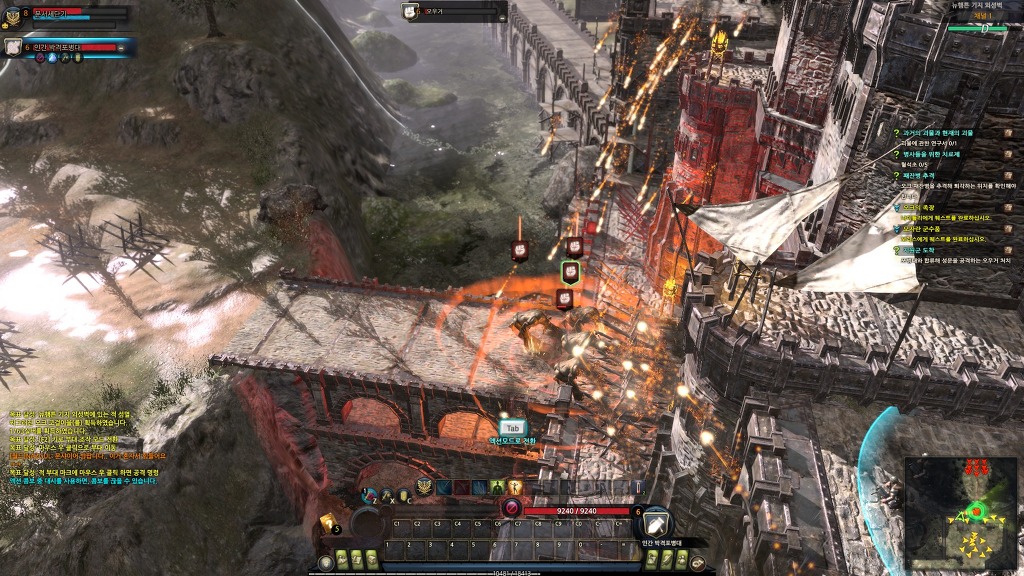
Task: Use the green silhouette ability icon
Action: 497,487
